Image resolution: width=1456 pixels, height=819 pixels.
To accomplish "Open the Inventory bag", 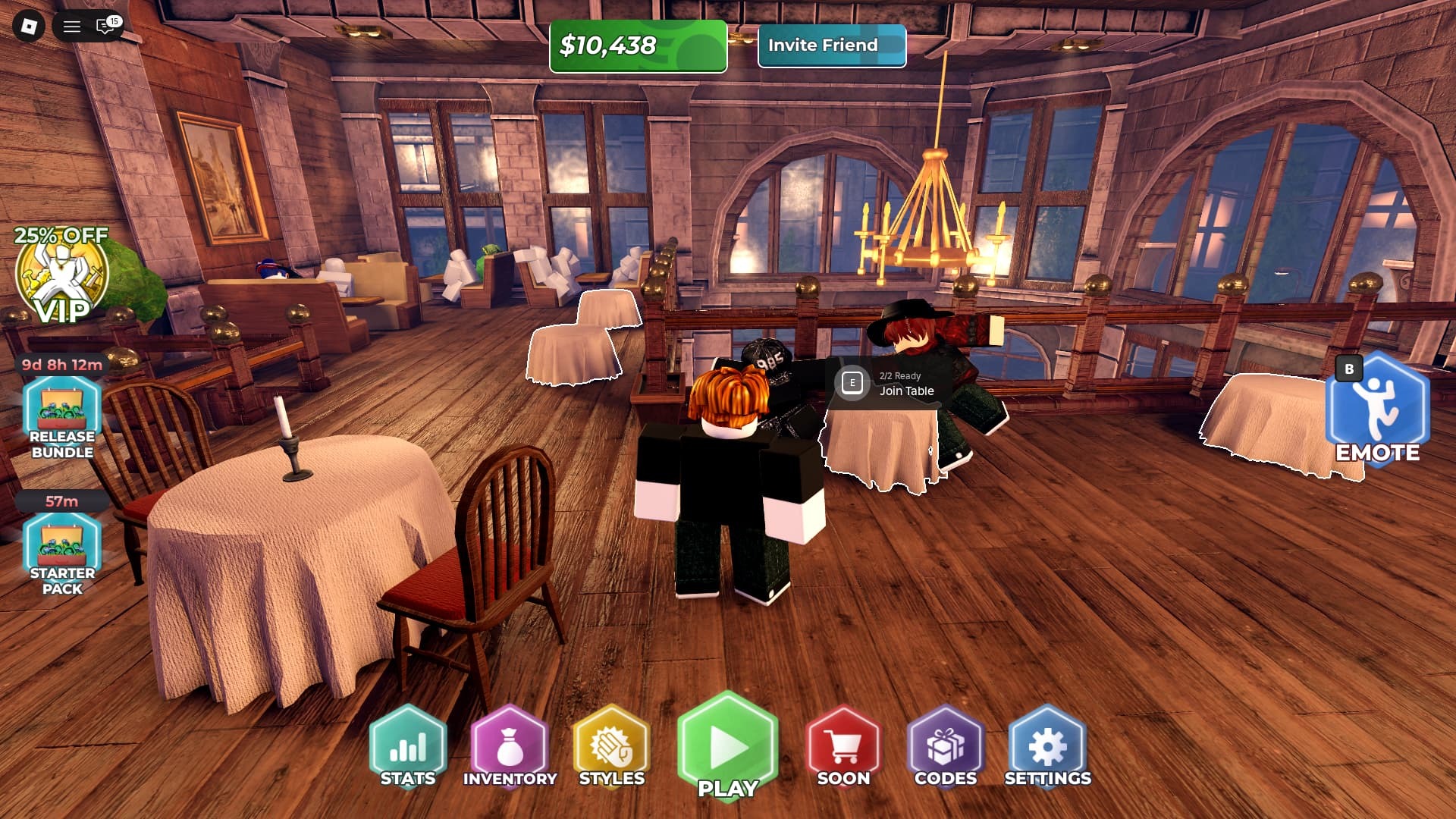I will pos(510,747).
